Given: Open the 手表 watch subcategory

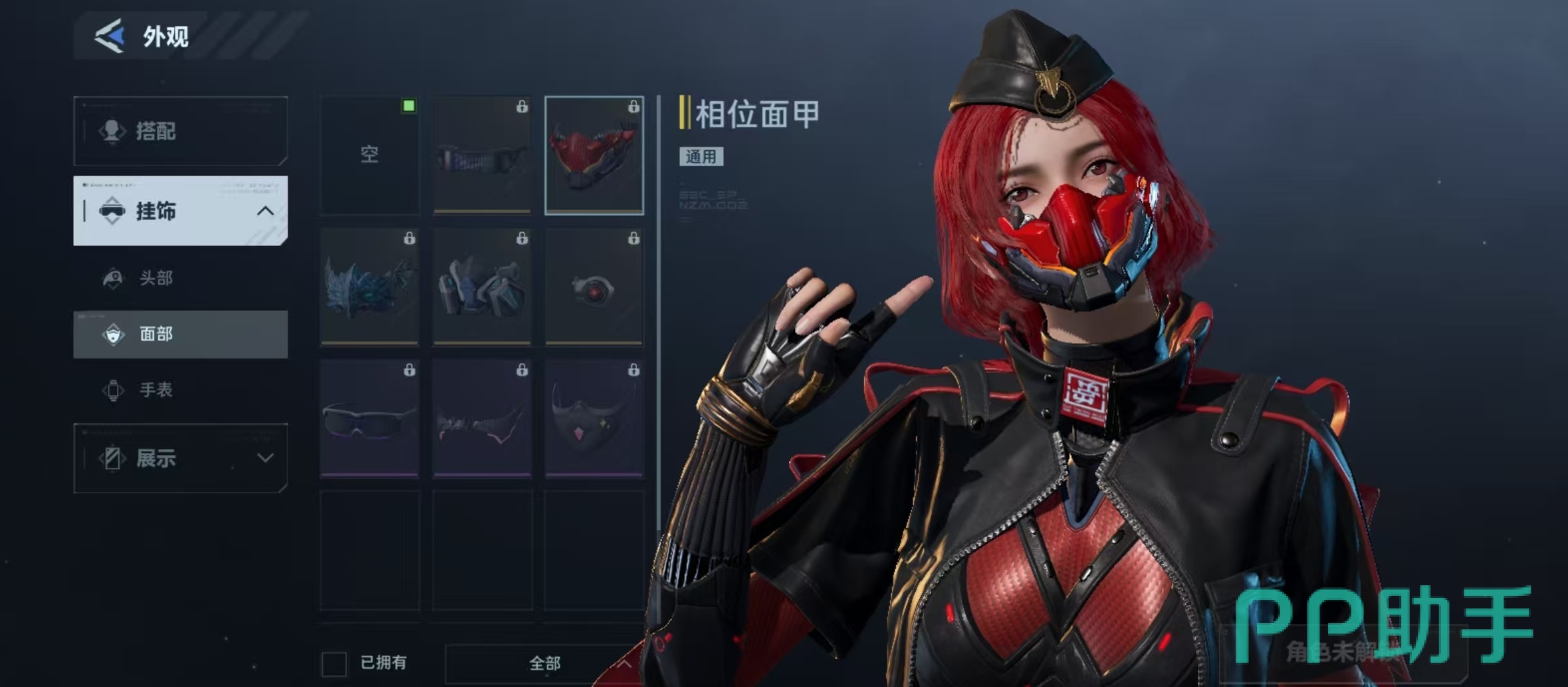Looking at the screenshot, I should [156, 390].
